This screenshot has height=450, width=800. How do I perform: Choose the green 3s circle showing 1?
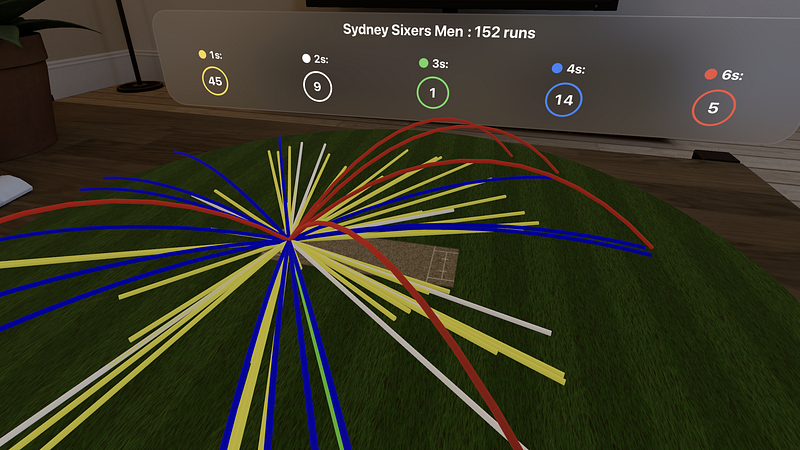432,93
